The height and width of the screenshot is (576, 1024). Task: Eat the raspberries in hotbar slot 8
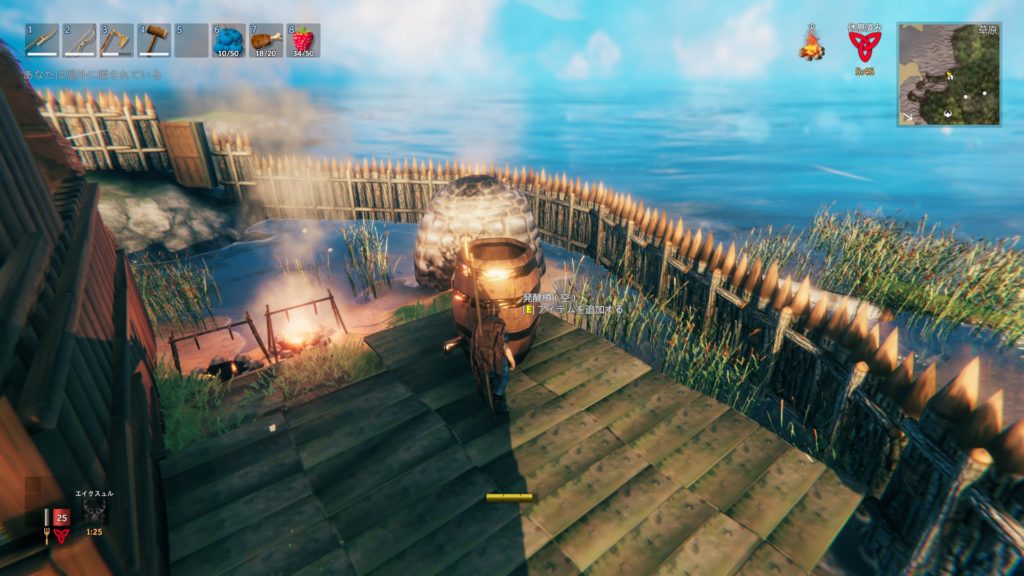303,40
